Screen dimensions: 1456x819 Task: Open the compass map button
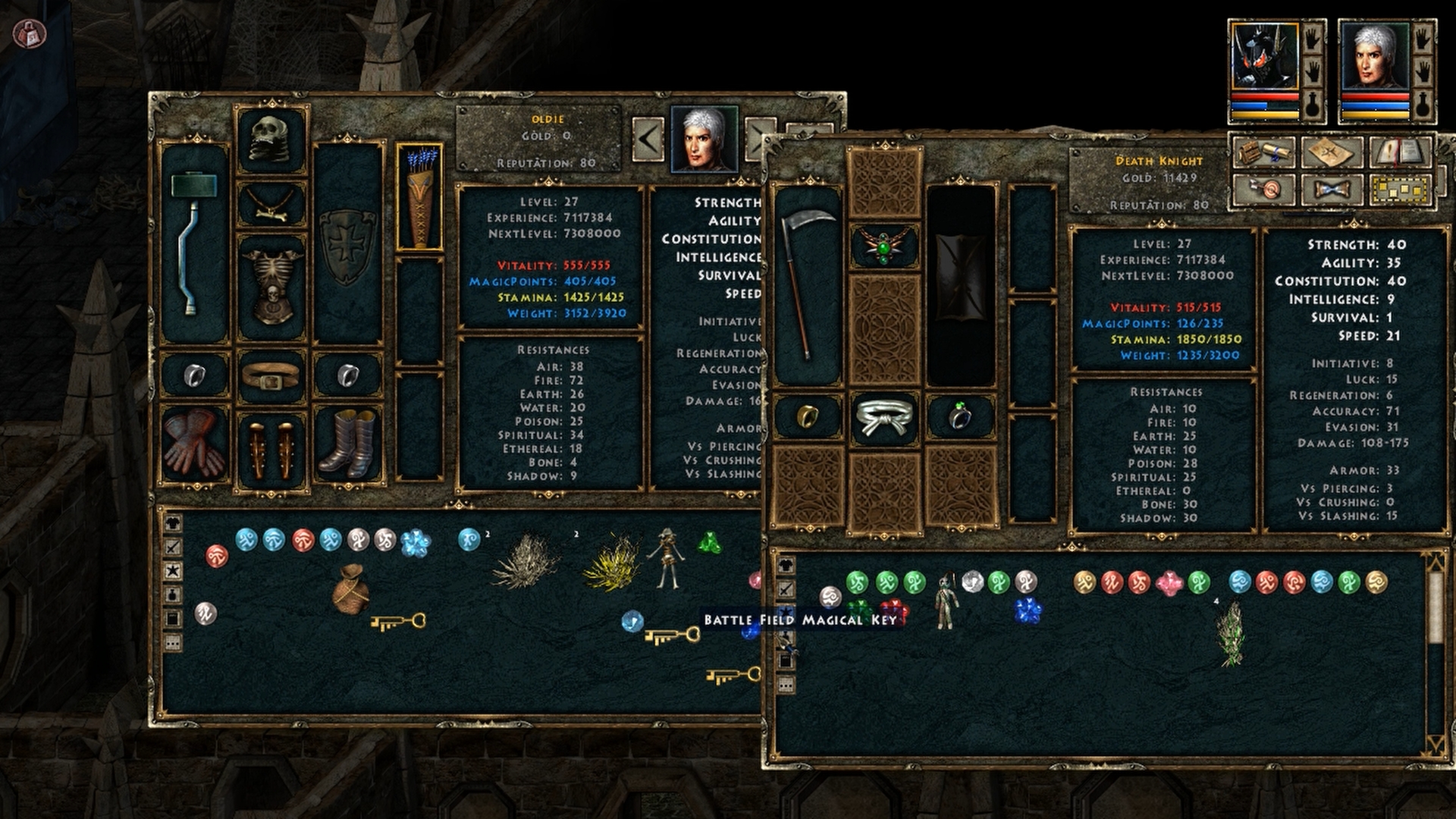pyautogui.click(x=1332, y=152)
